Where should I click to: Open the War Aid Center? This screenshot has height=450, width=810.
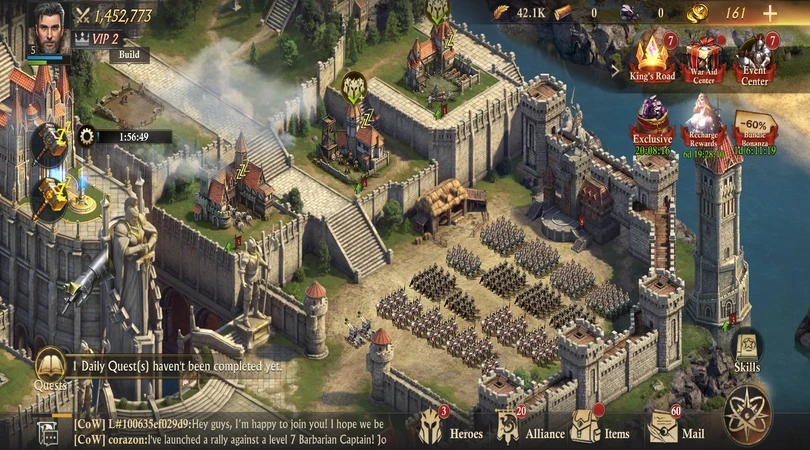[703, 60]
